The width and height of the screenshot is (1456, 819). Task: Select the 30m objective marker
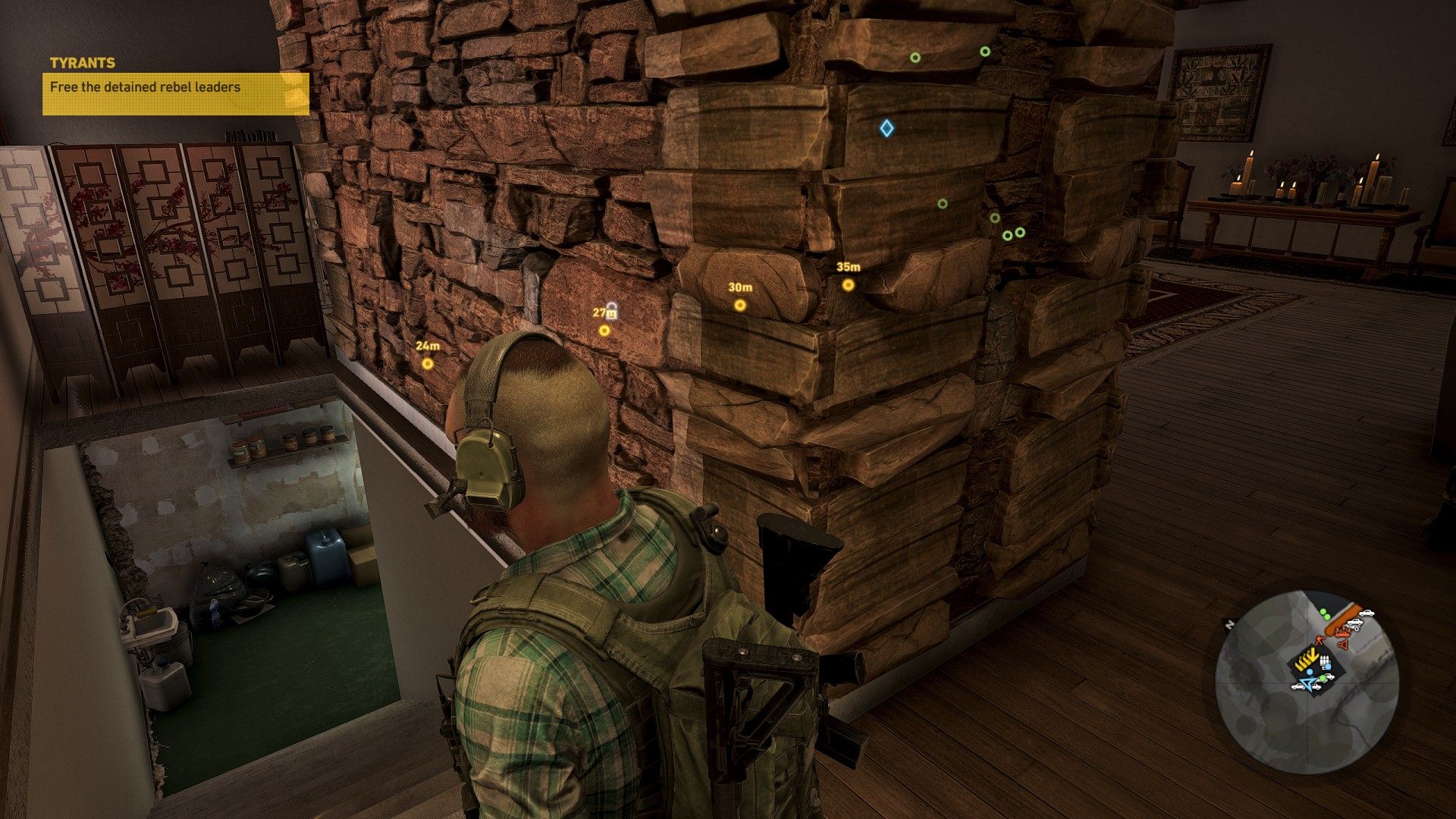740,305
